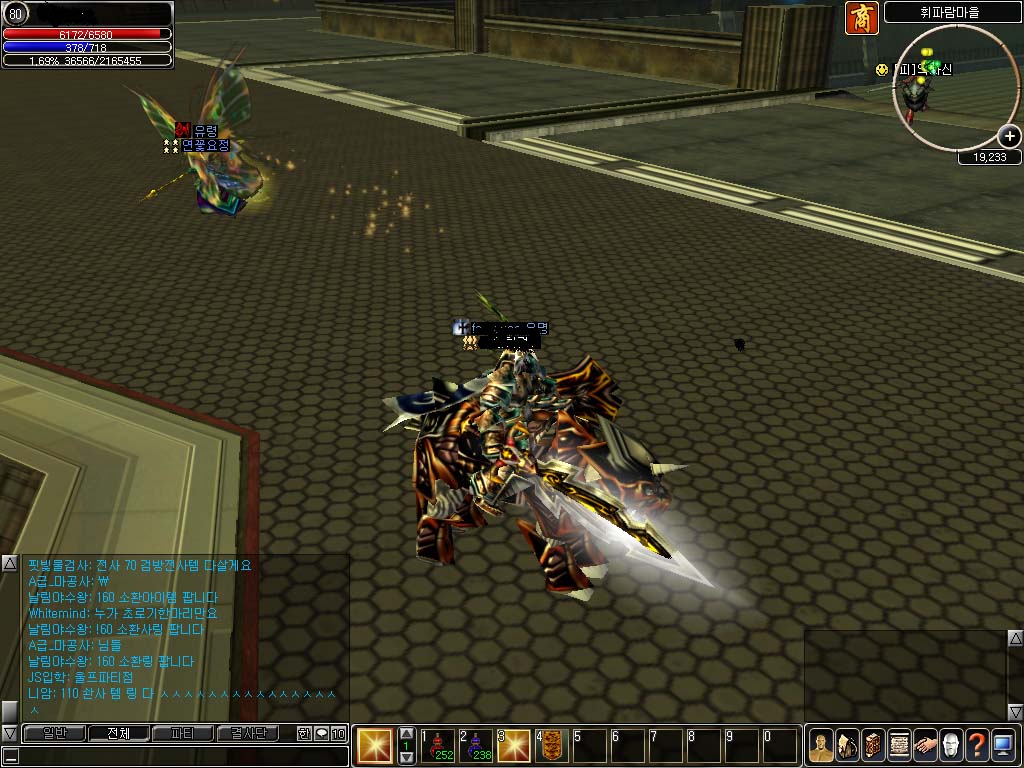Select the 전체 chat tab
Image resolution: width=1024 pixels, height=768 pixels.
point(118,733)
